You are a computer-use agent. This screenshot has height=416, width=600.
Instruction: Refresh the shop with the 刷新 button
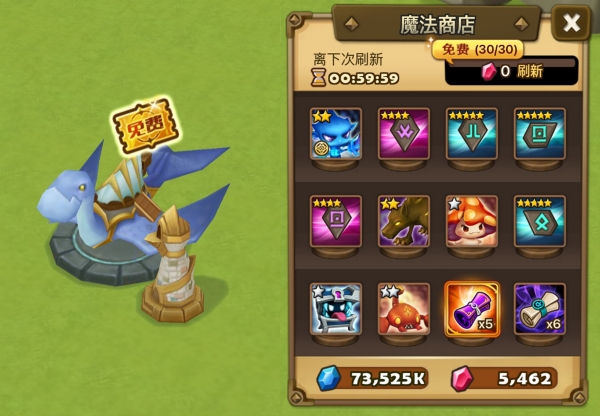[x=511, y=71]
